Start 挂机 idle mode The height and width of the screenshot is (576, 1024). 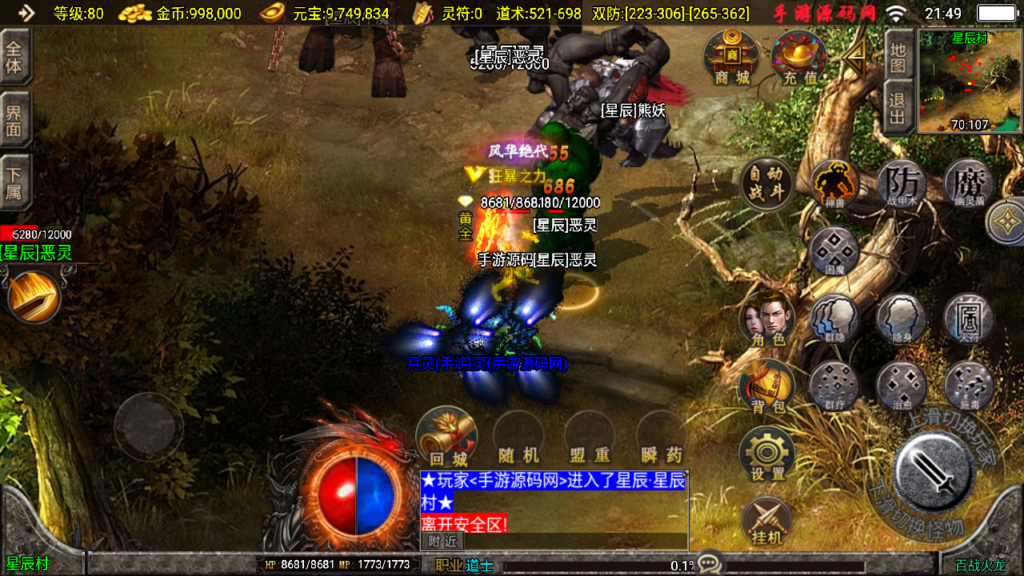pos(766,520)
